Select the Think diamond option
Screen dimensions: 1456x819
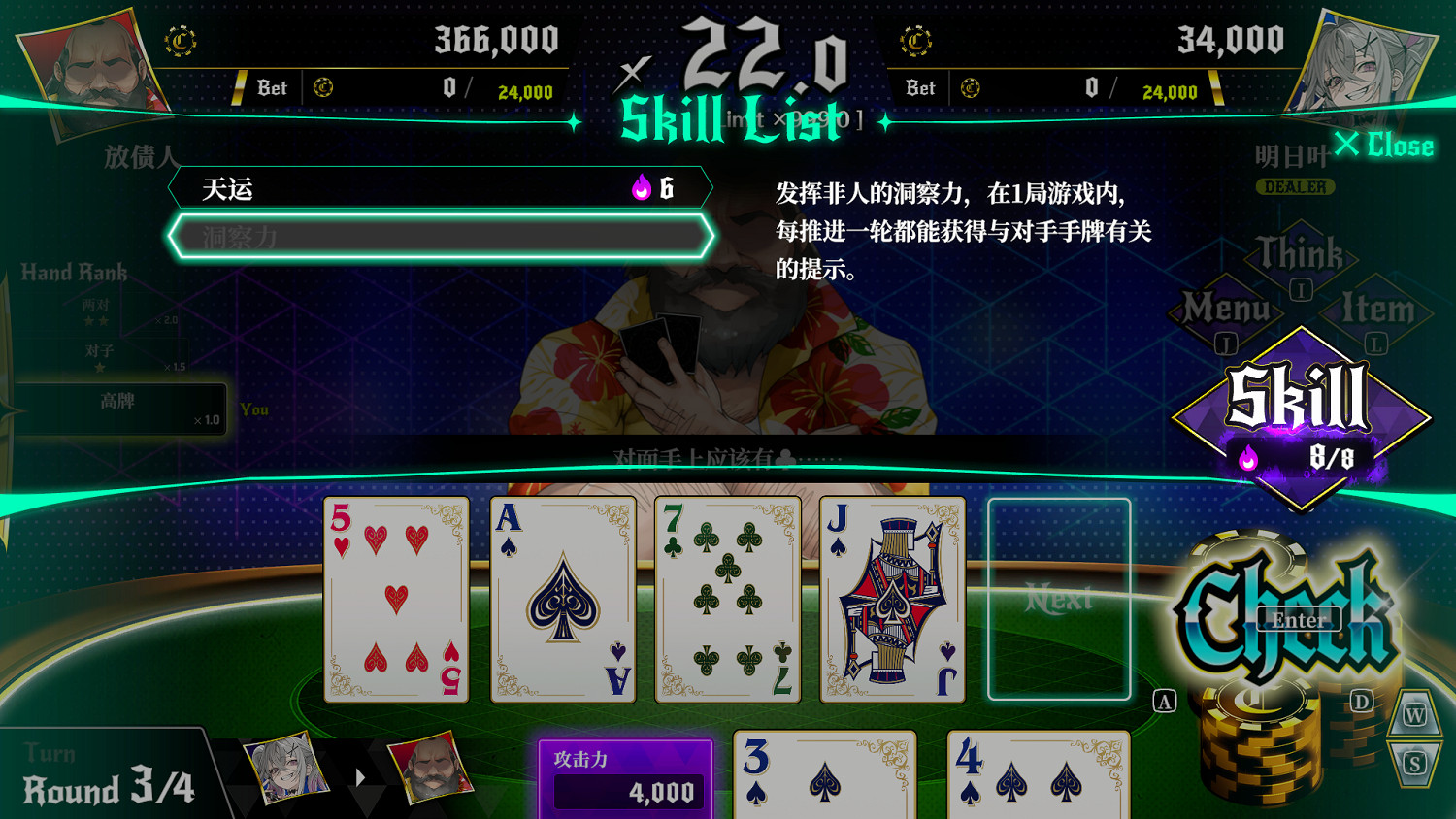coord(1301,260)
